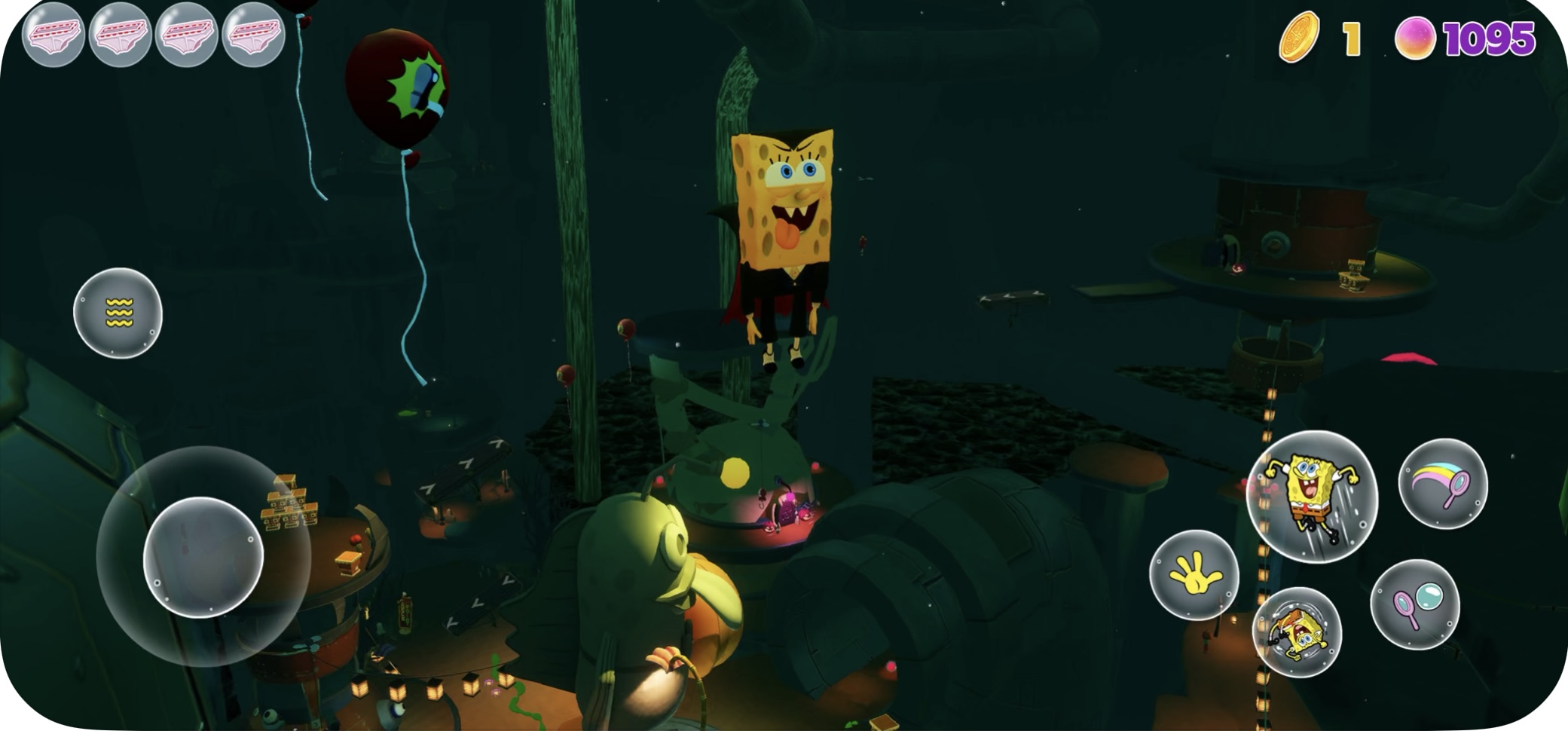
Task: Tap the virtual joystick bubble
Action: click(x=203, y=557)
